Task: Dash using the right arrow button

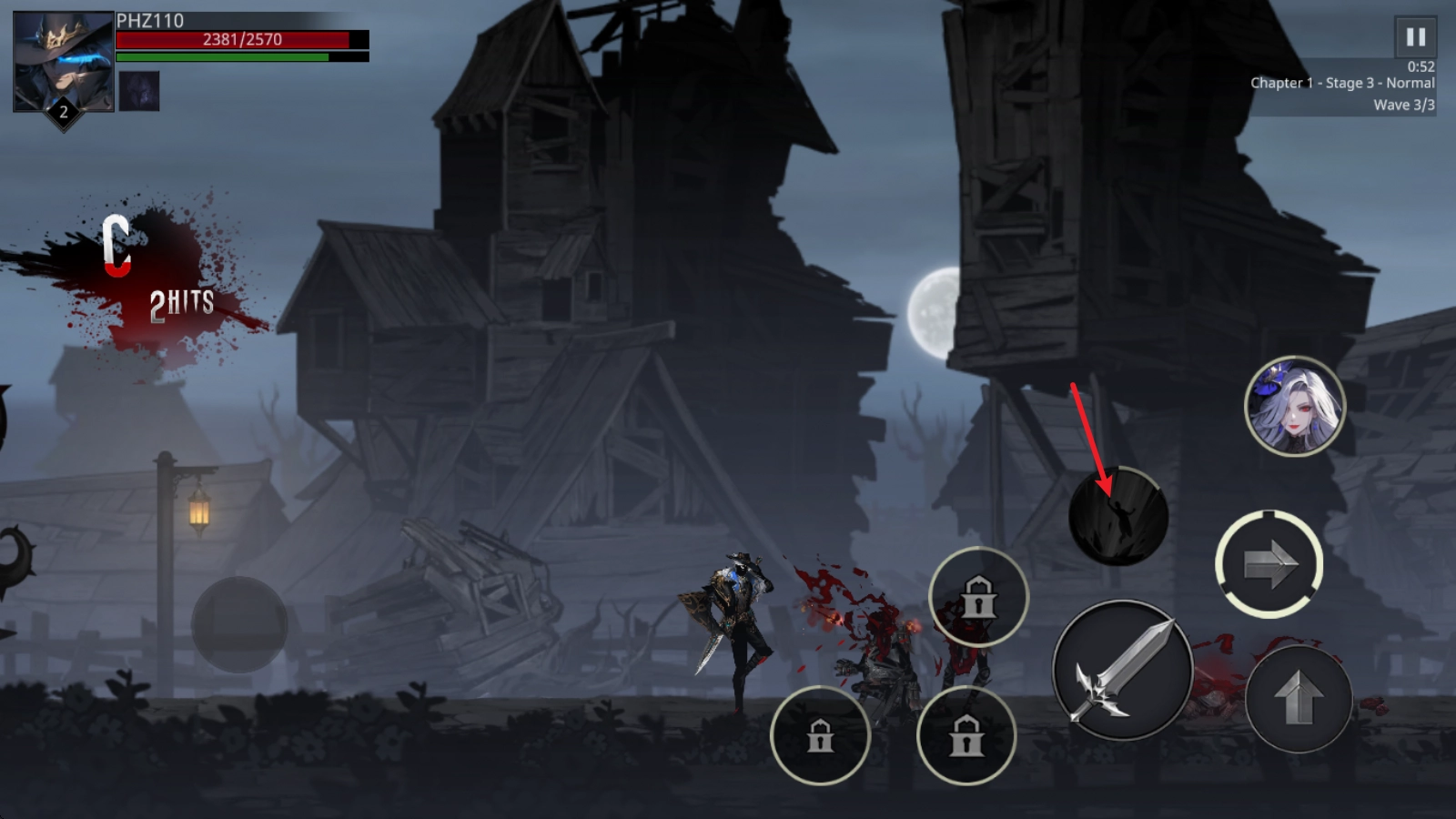Action: [x=1269, y=564]
